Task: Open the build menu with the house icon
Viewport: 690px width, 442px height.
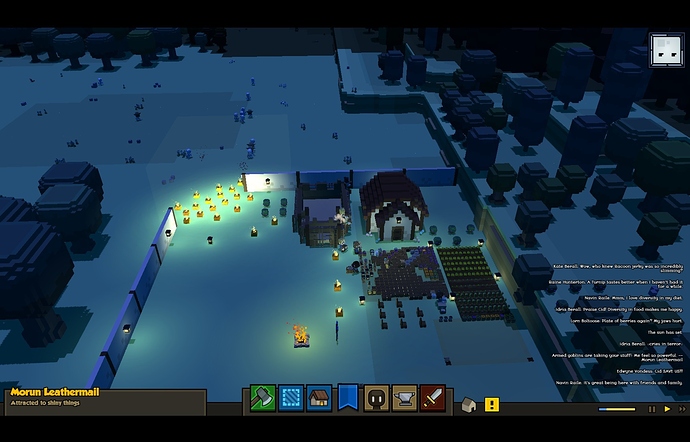Action: (319, 398)
